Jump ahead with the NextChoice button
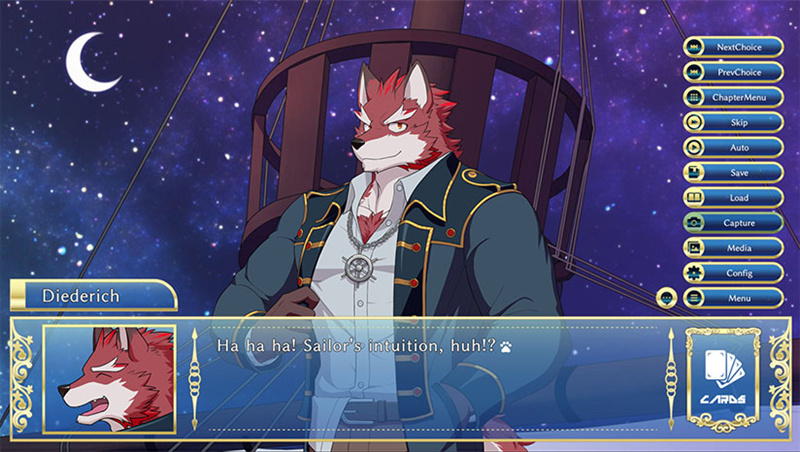800x452 pixels. click(733, 47)
